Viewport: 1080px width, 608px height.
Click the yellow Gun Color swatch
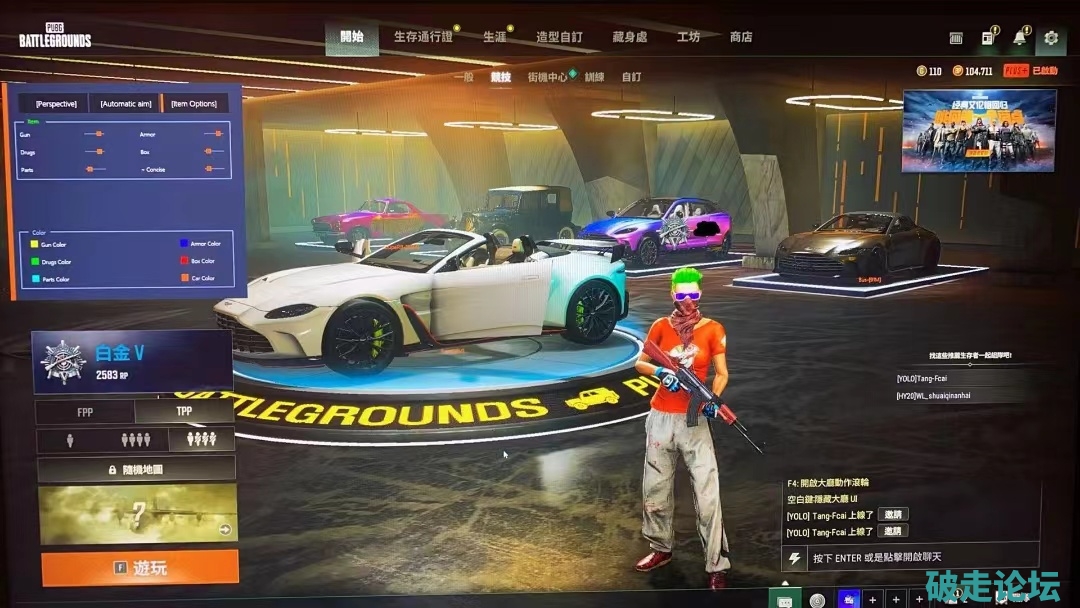click(34, 244)
